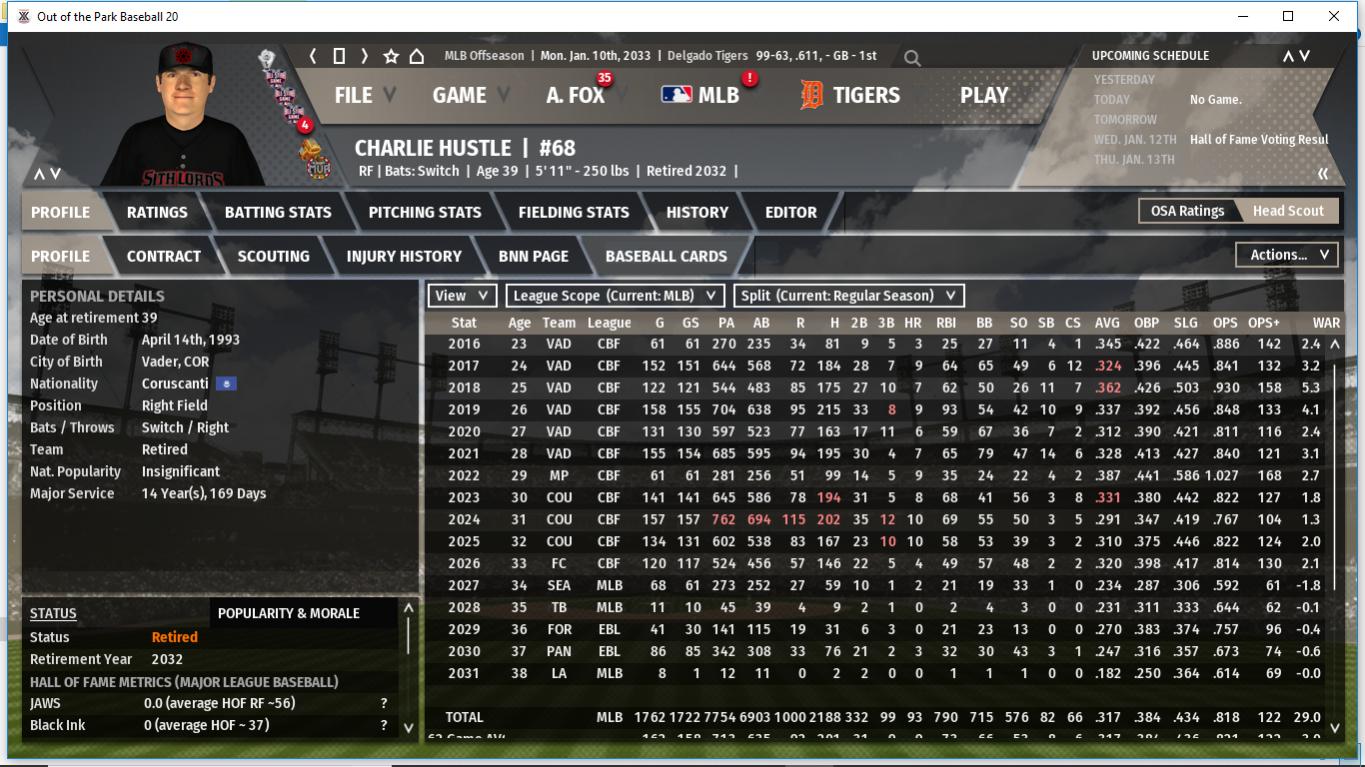Show the Baseball Cards sub-tab
Image resolution: width=1365 pixels, height=767 pixels.
(x=666, y=256)
